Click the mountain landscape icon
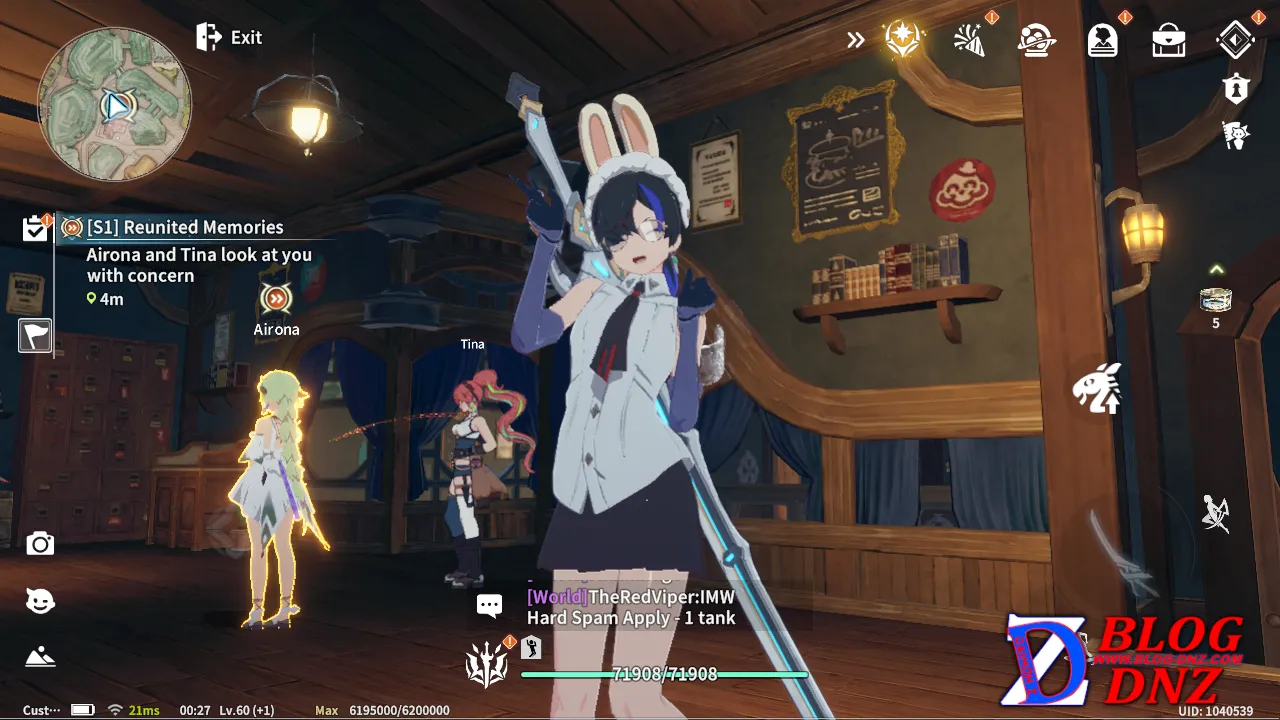The width and height of the screenshot is (1280, 720). point(40,657)
